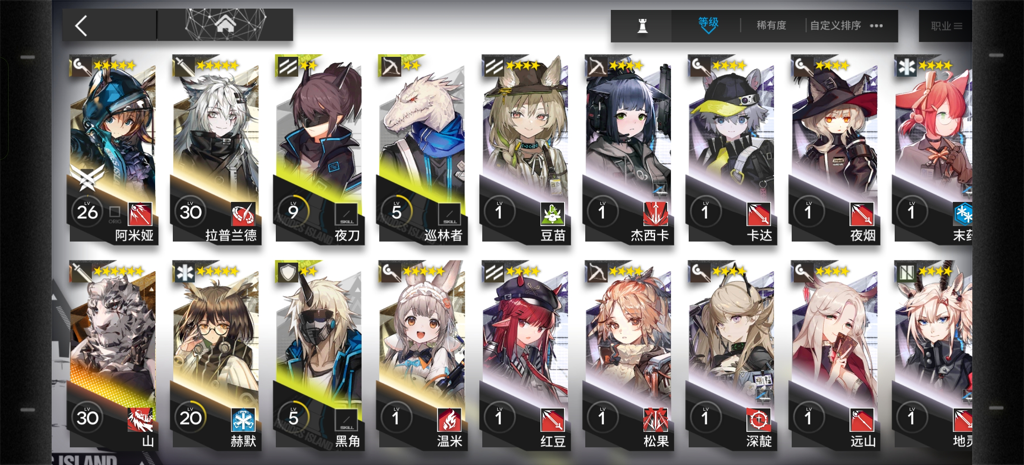Sort operators by 稀有度 (rarity)
The width and height of the screenshot is (1024, 465).
coord(770,26)
